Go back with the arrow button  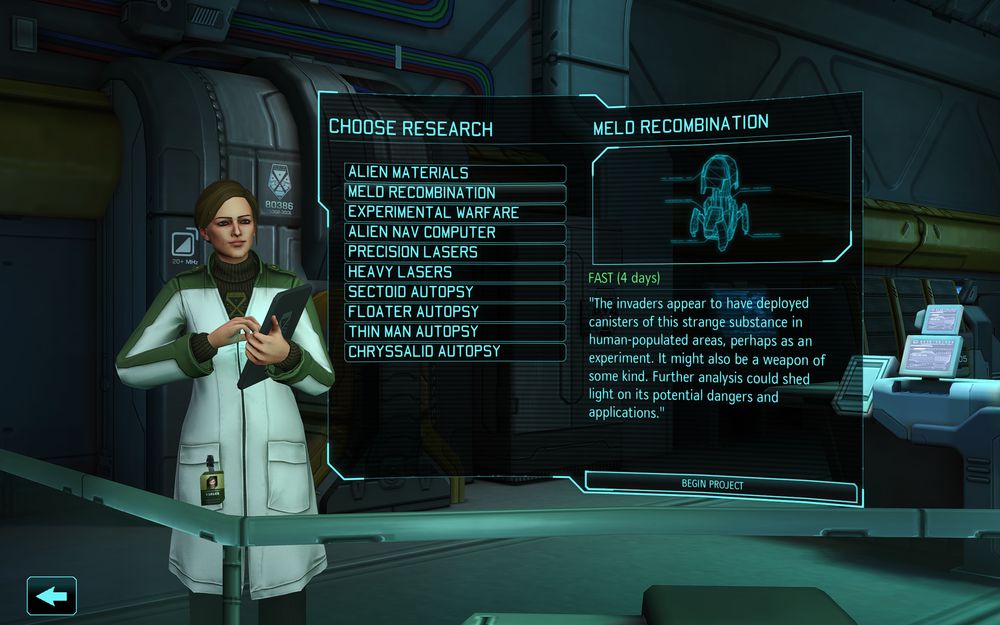tap(52, 596)
